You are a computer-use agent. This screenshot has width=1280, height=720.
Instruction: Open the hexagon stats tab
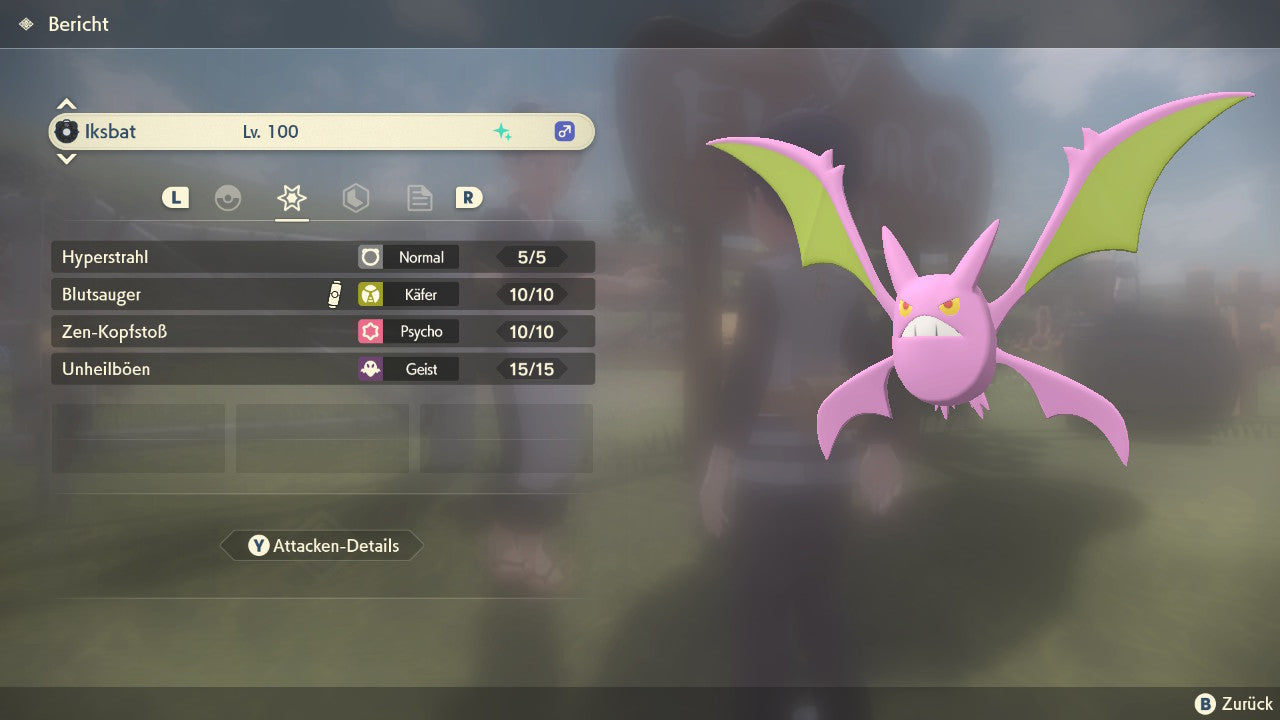pyautogui.click(x=355, y=198)
